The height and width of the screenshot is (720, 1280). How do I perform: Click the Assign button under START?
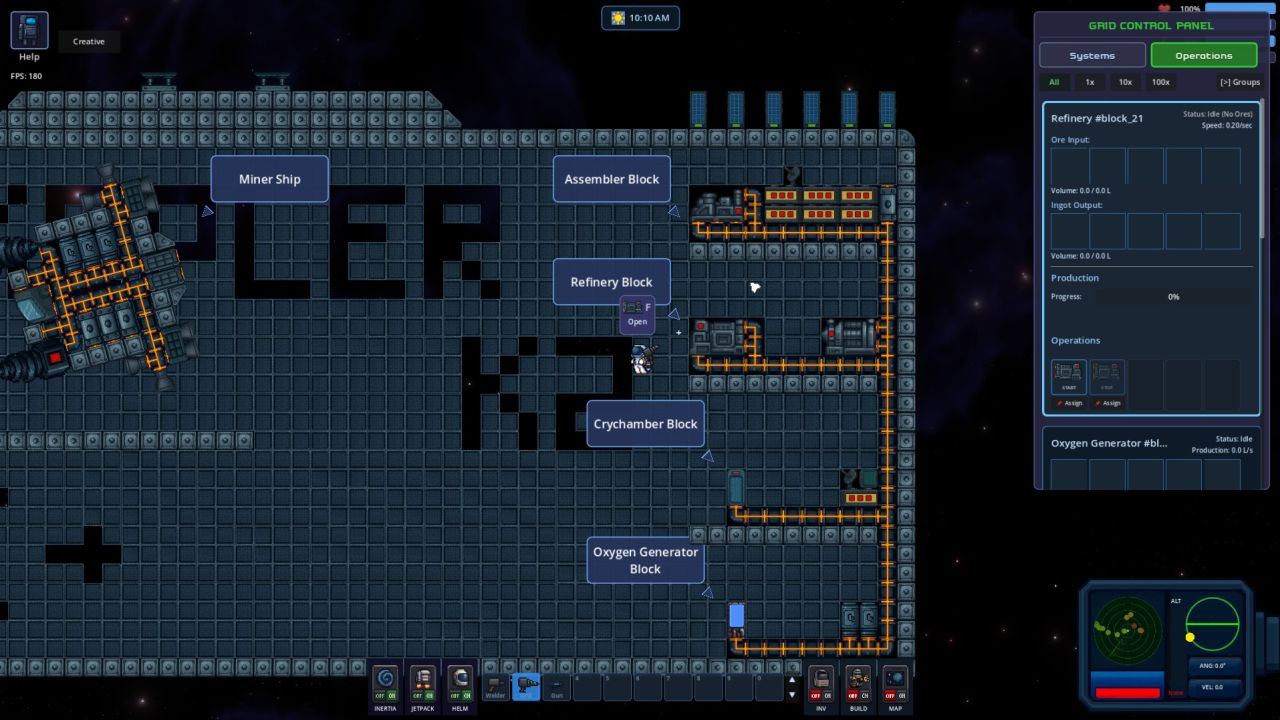(x=1068, y=403)
